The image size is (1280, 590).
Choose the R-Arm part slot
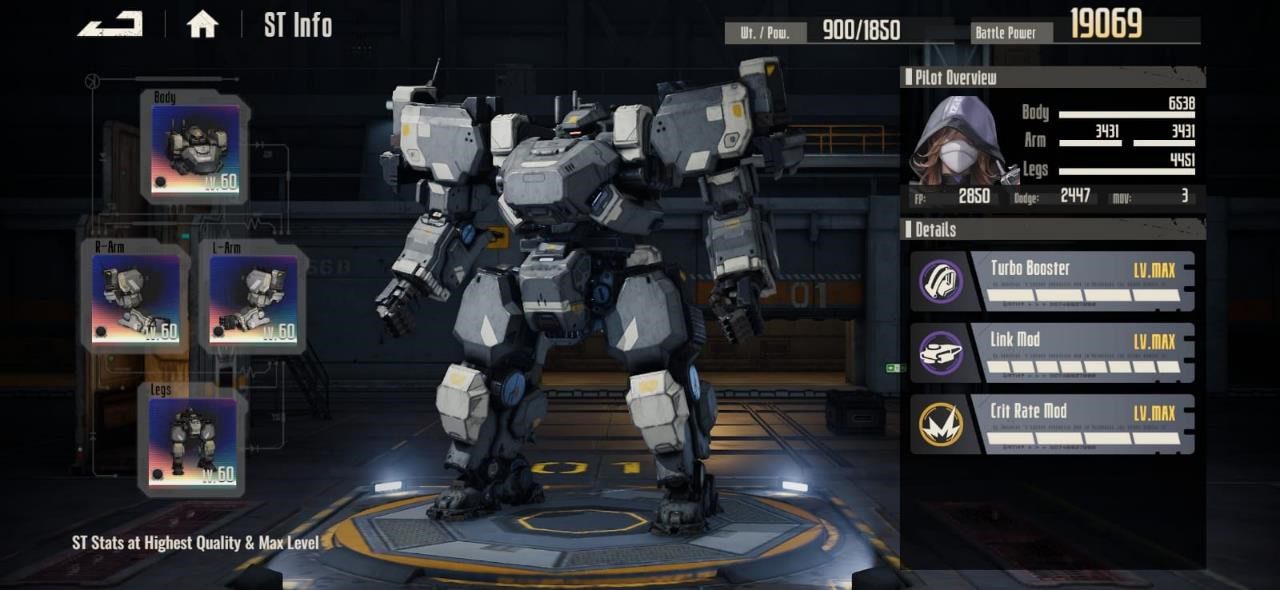coord(135,297)
